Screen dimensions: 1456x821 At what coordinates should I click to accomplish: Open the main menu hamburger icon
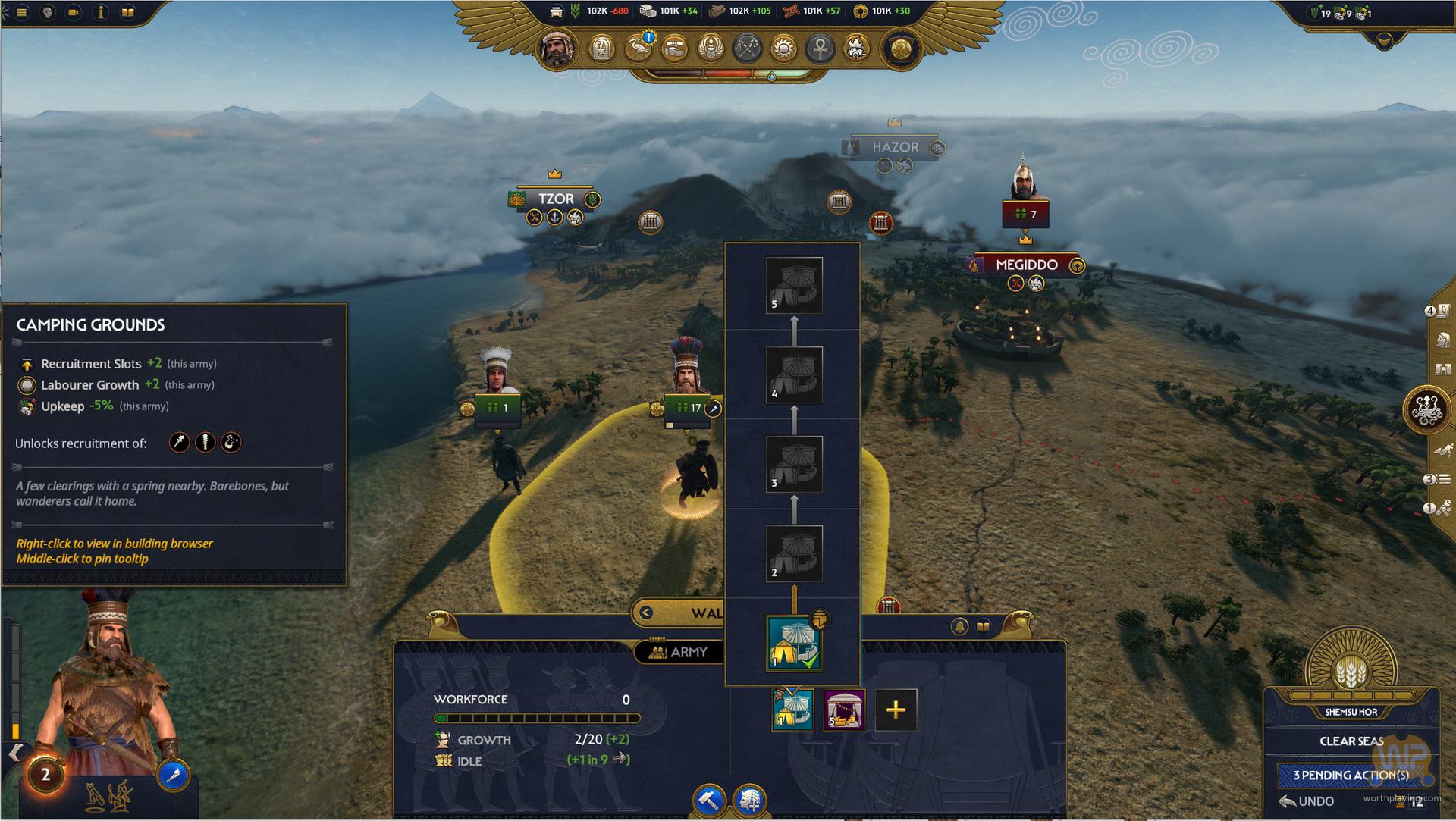21,12
